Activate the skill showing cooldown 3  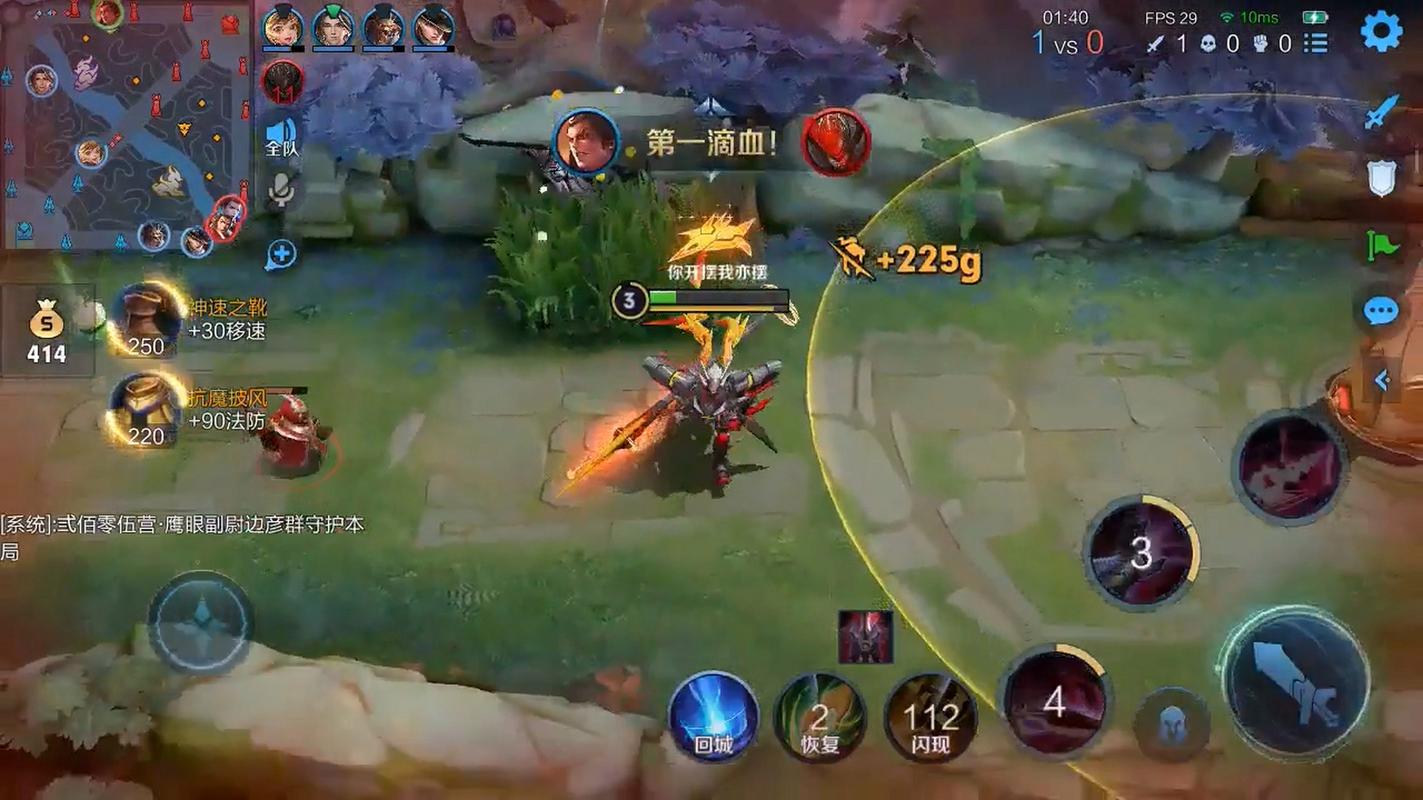coord(1141,552)
